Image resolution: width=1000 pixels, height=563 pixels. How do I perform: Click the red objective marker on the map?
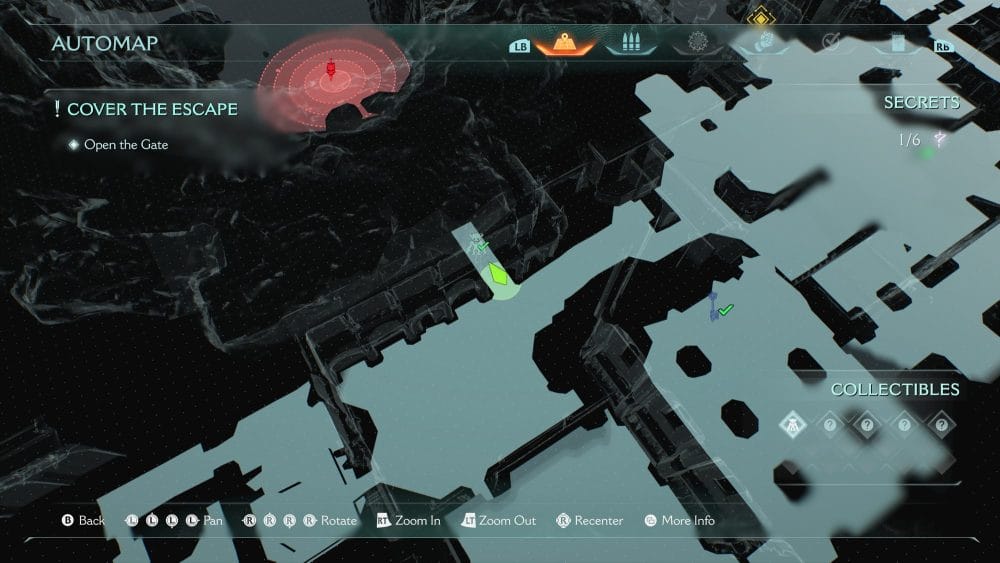[332, 71]
